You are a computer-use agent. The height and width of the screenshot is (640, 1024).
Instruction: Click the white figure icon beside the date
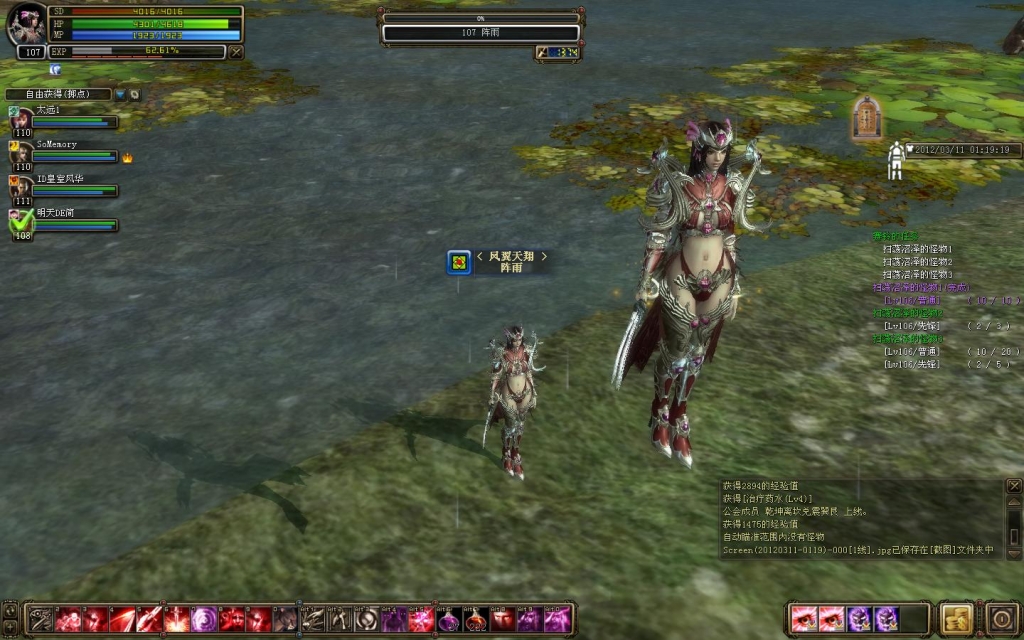895,160
